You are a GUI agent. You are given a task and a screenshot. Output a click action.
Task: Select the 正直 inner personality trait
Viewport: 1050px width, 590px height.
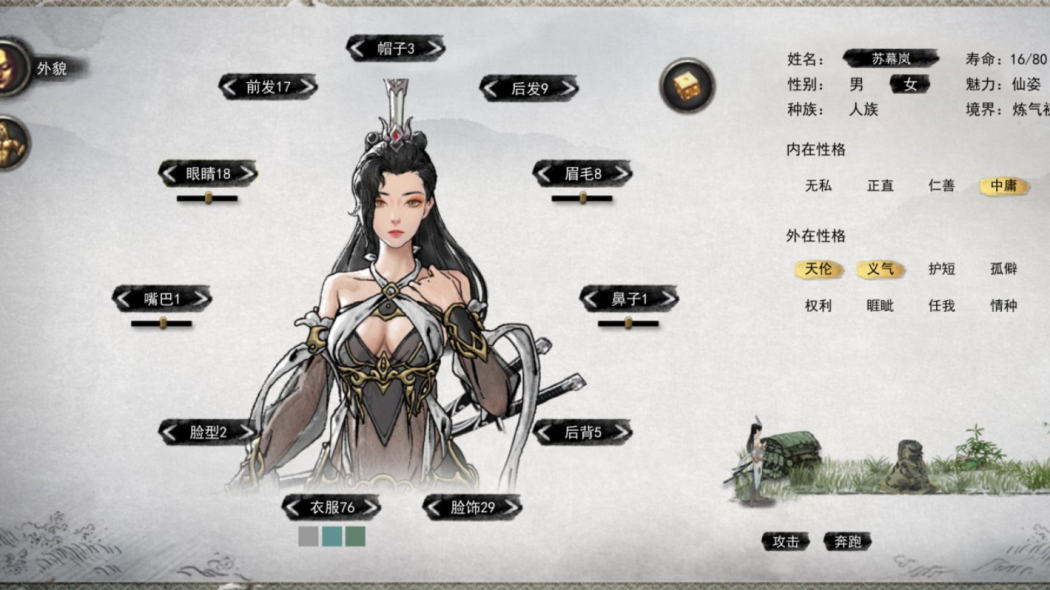[x=880, y=185]
